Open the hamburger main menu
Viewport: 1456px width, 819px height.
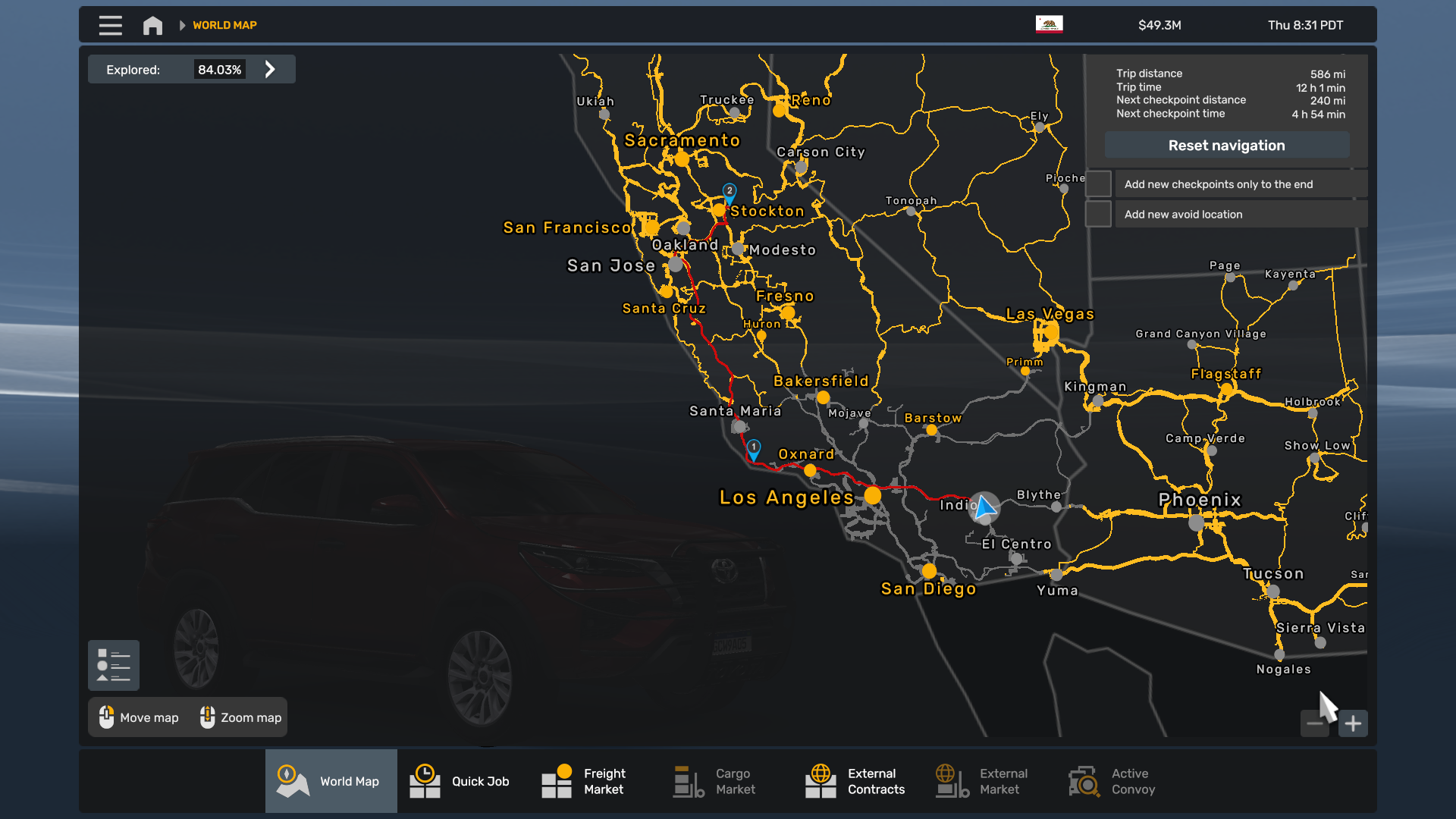click(110, 25)
